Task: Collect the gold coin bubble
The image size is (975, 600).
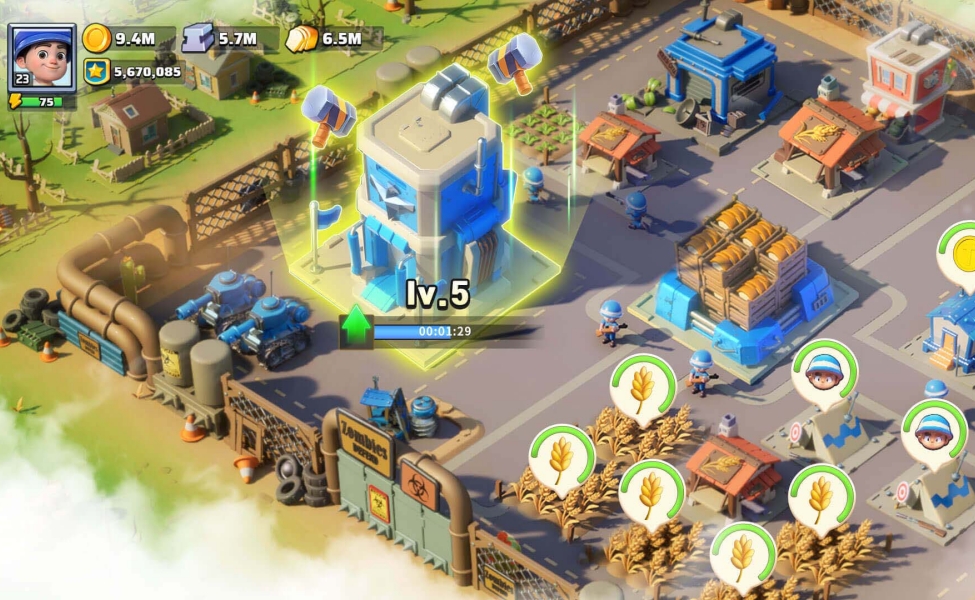Action: tap(961, 251)
